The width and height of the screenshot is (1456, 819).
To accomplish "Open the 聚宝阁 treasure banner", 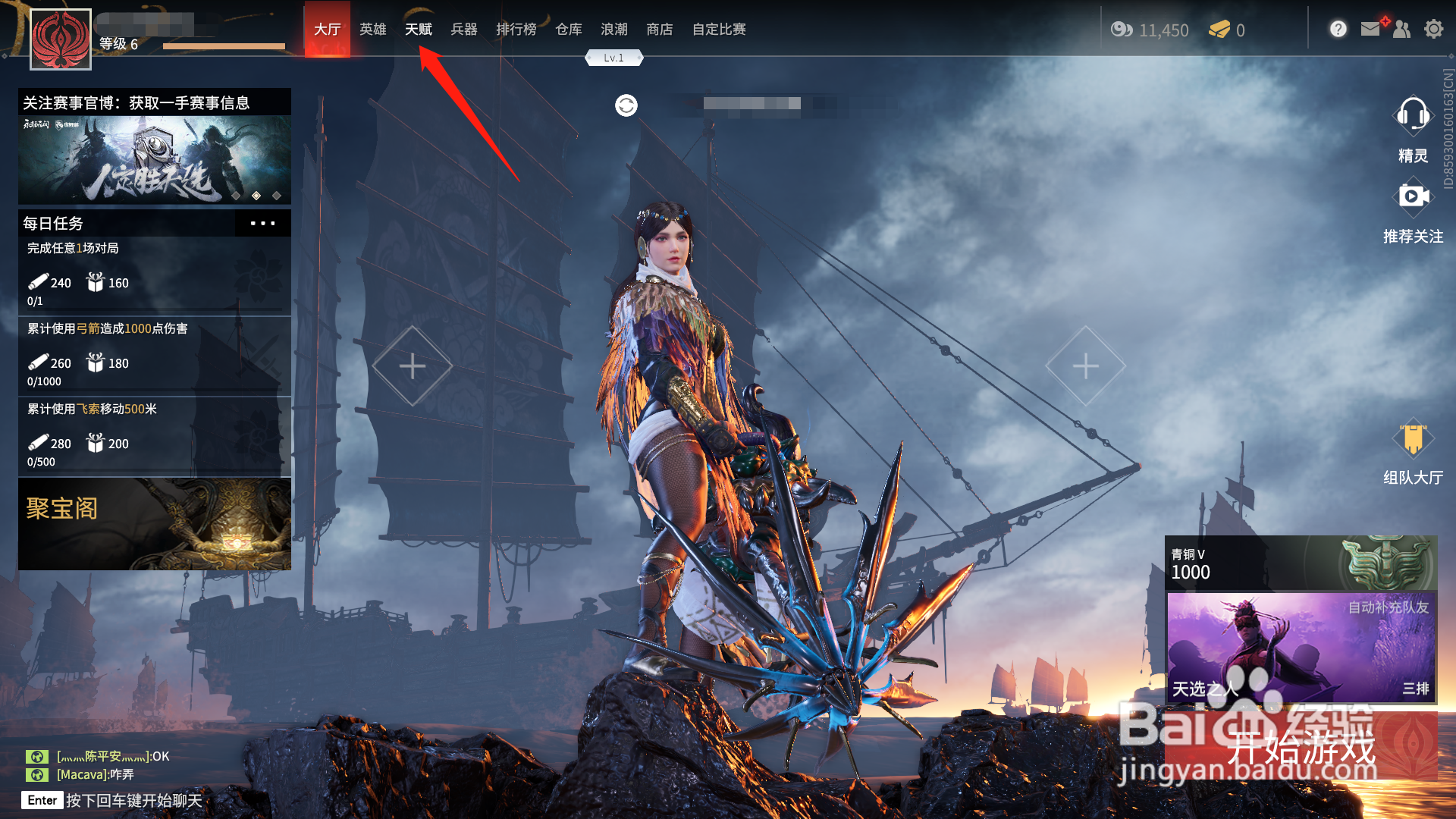I will coord(155,524).
